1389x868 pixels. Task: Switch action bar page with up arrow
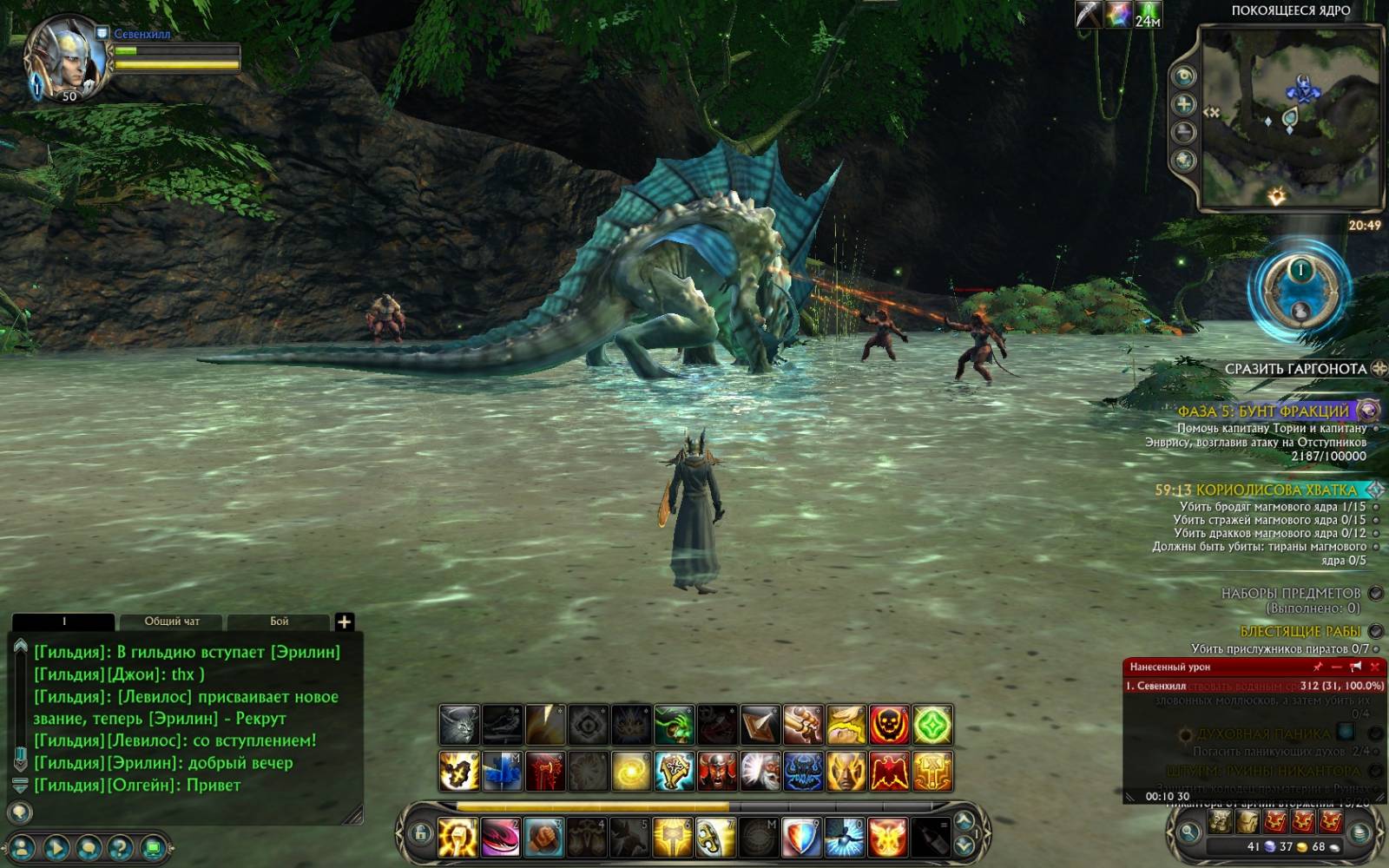pyautogui.click(x=964, y=820)
